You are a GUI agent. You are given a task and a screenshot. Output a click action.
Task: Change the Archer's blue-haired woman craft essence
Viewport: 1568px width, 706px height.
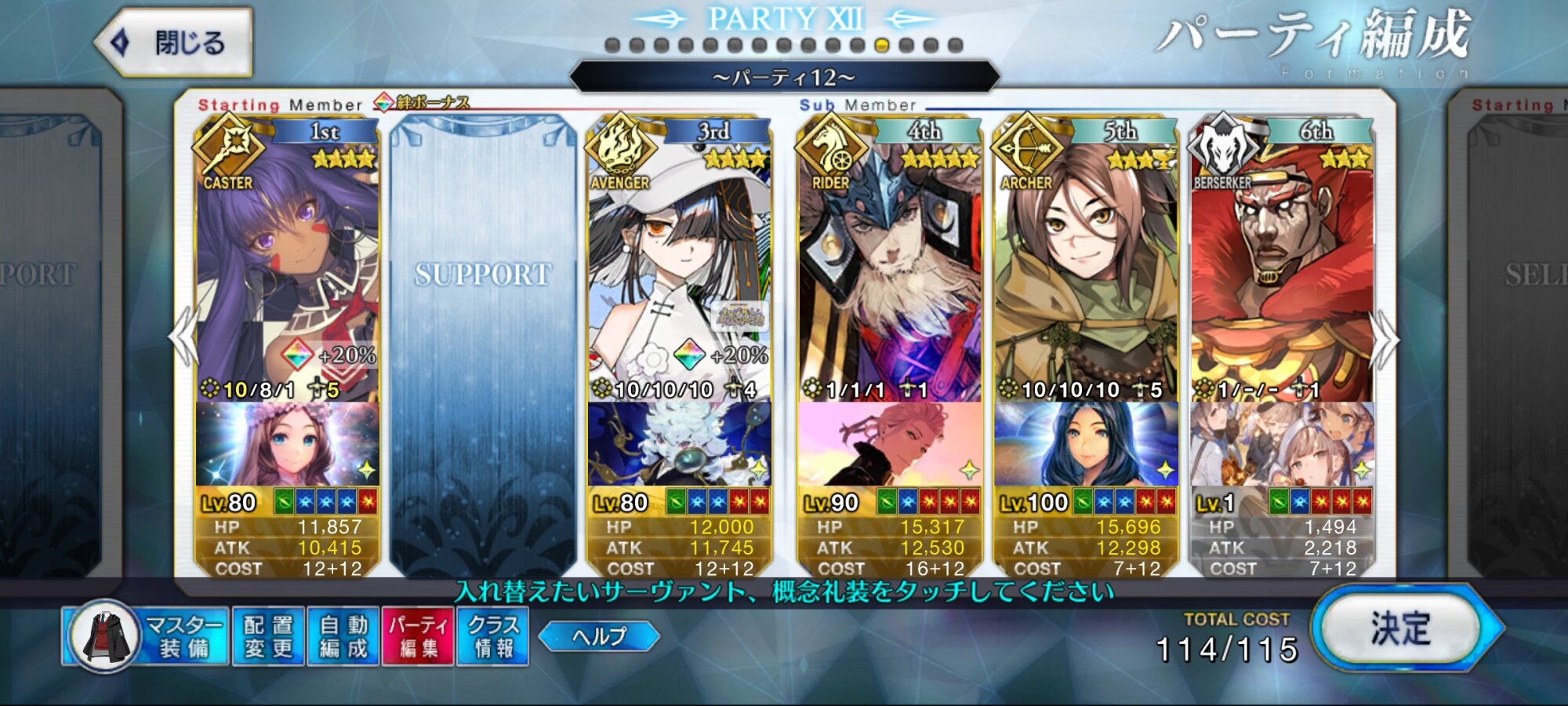point(1085,444)
